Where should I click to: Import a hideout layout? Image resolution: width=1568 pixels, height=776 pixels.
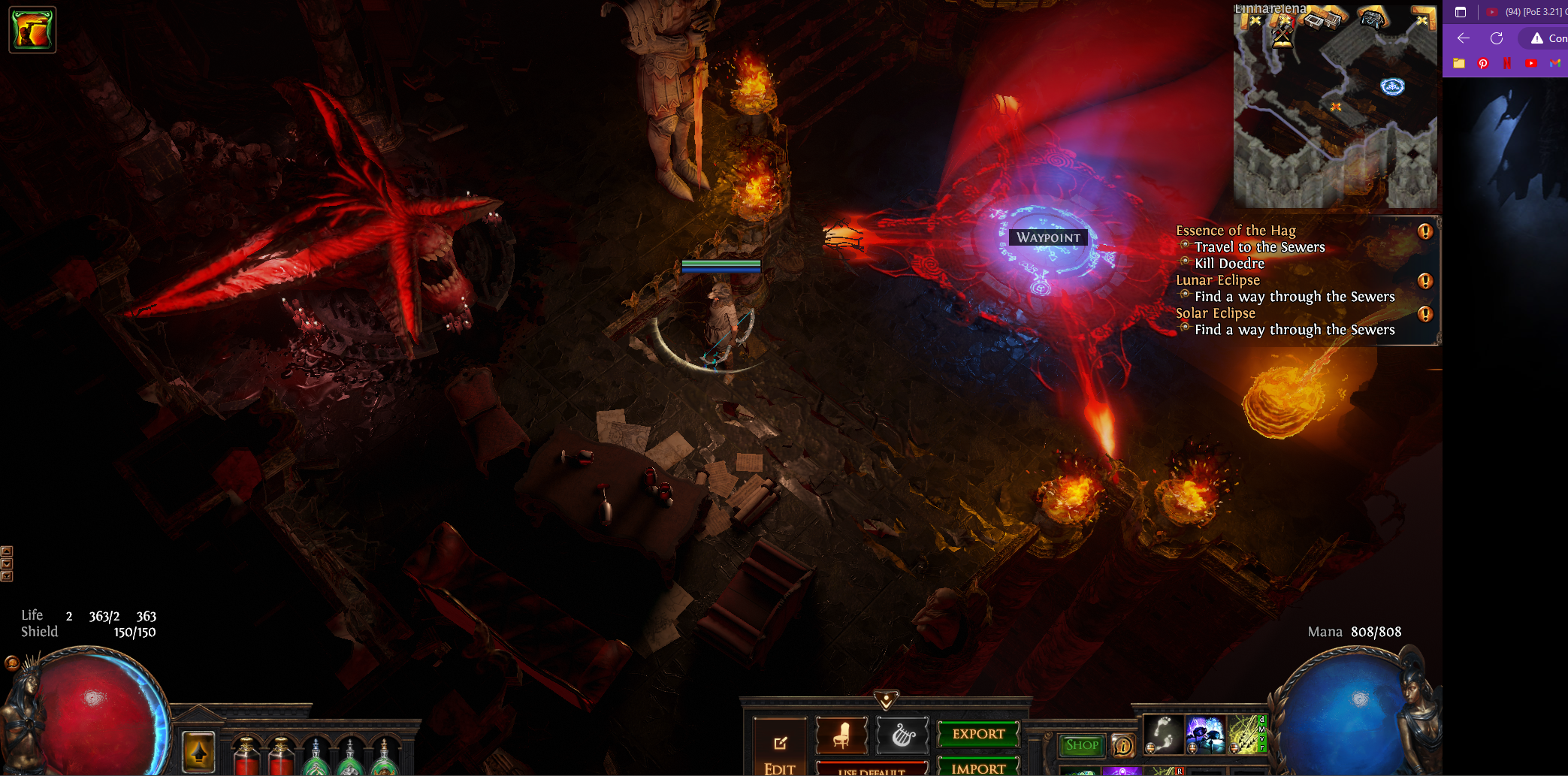pos(978,768)
